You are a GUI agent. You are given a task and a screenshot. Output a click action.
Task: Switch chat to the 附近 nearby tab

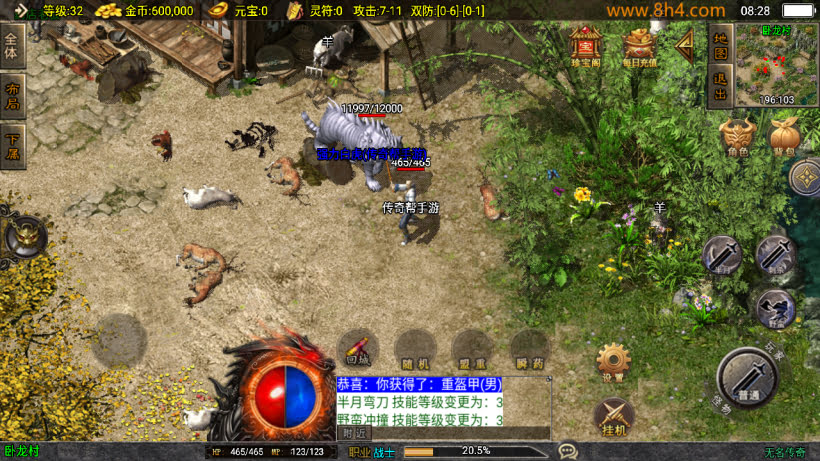click(355, 433)
